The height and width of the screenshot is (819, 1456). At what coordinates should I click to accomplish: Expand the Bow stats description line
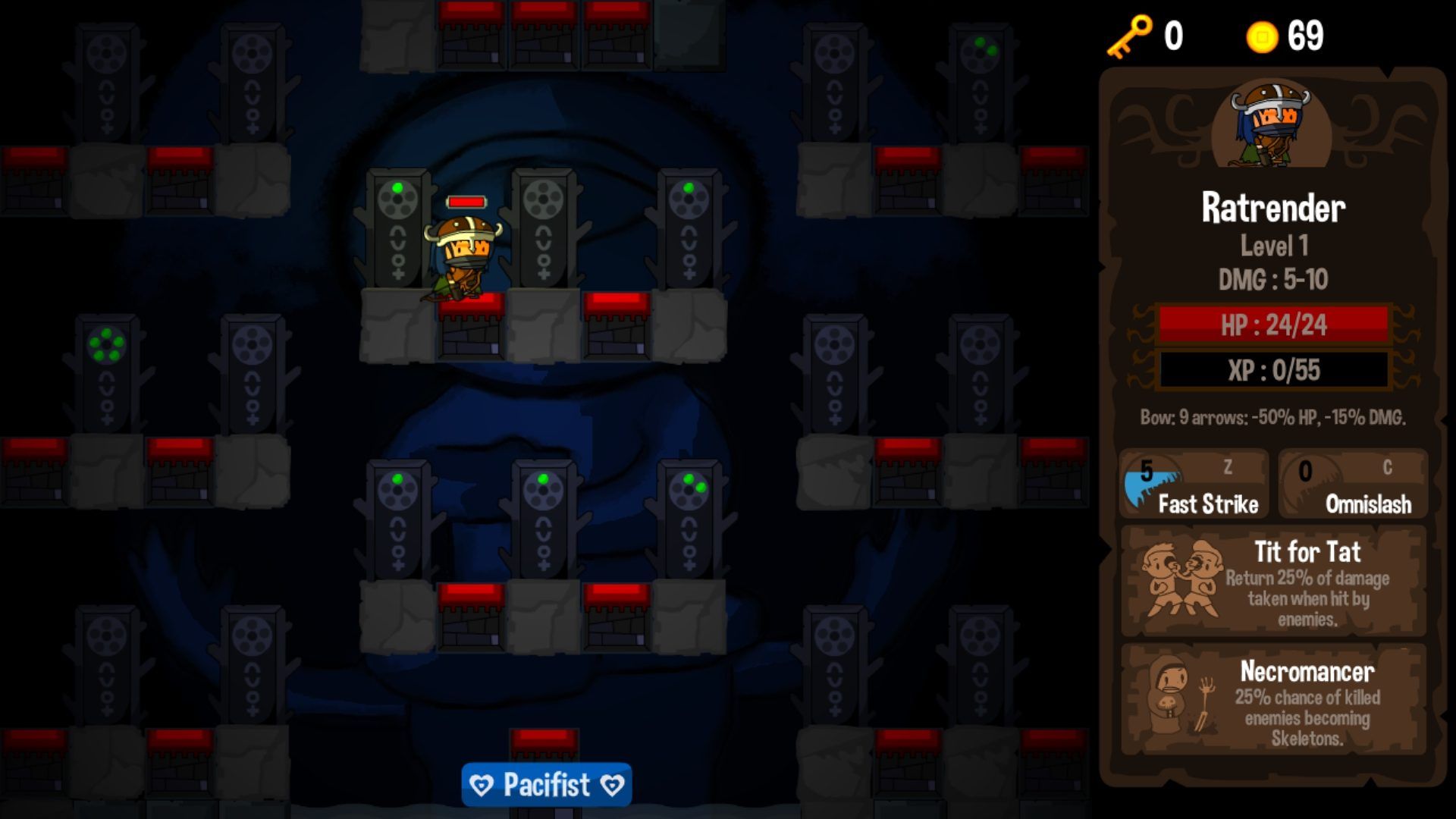pyautogui.click(x=1272, y=416)
